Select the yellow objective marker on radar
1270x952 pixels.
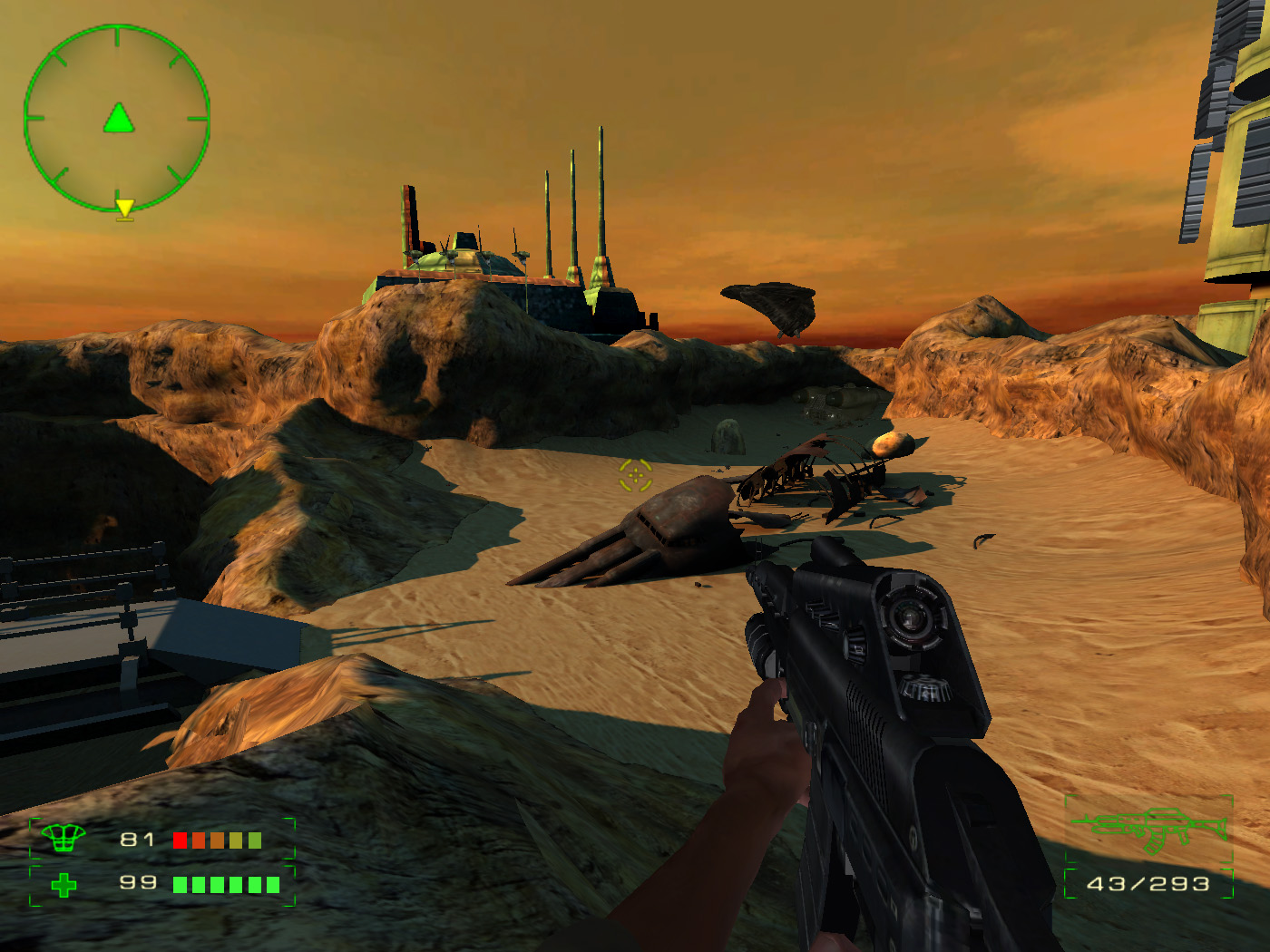[125, 209]
